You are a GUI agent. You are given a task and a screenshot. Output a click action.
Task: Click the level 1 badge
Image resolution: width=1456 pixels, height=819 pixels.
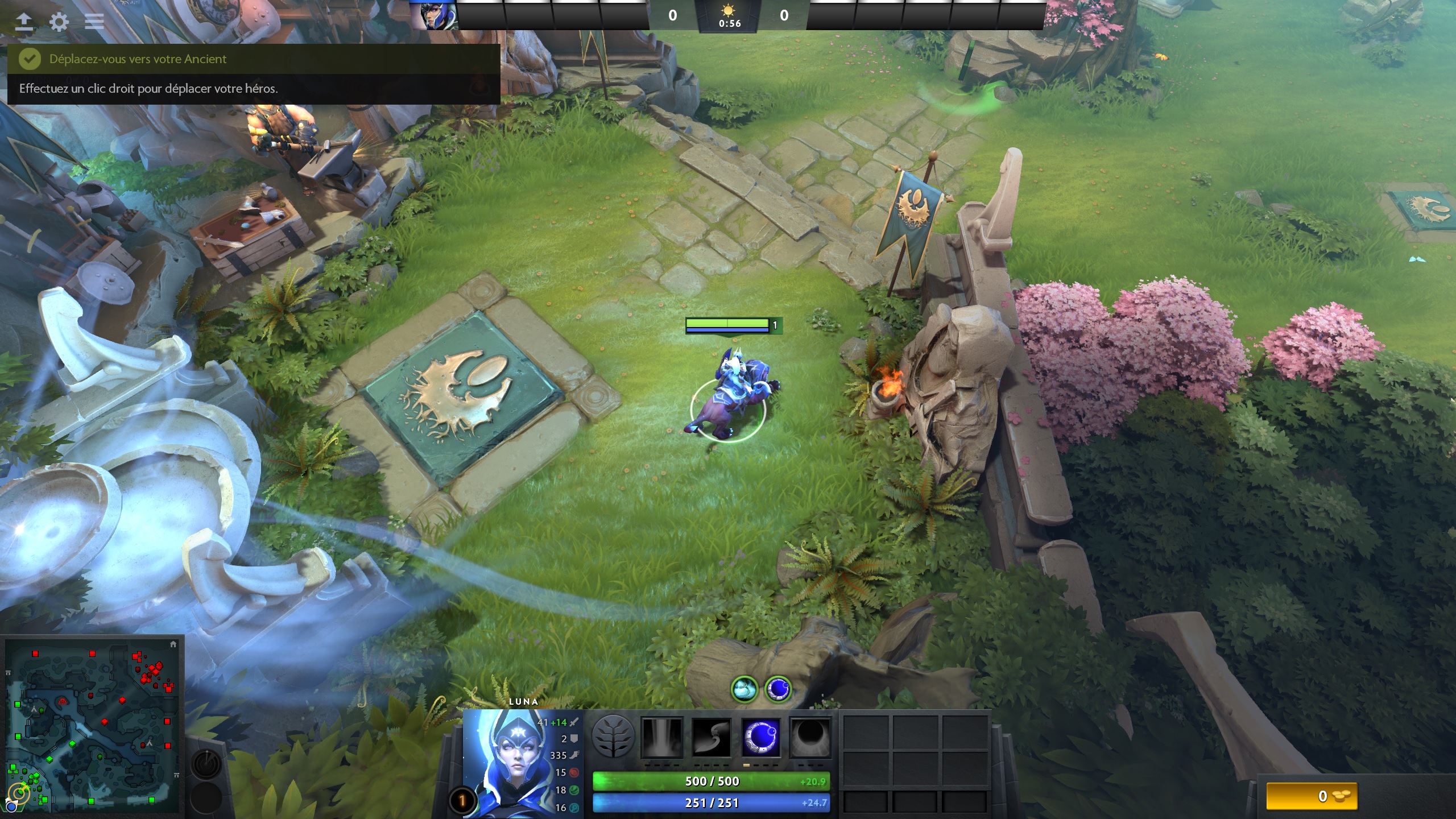(462, 801)
